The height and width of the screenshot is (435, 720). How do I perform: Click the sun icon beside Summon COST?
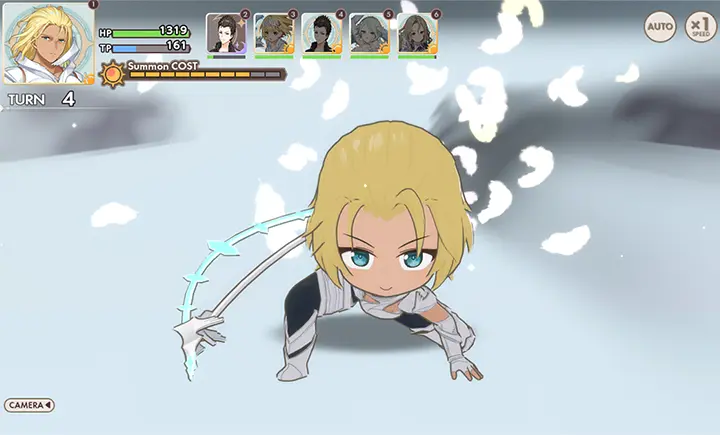click(x=113, y=73)
